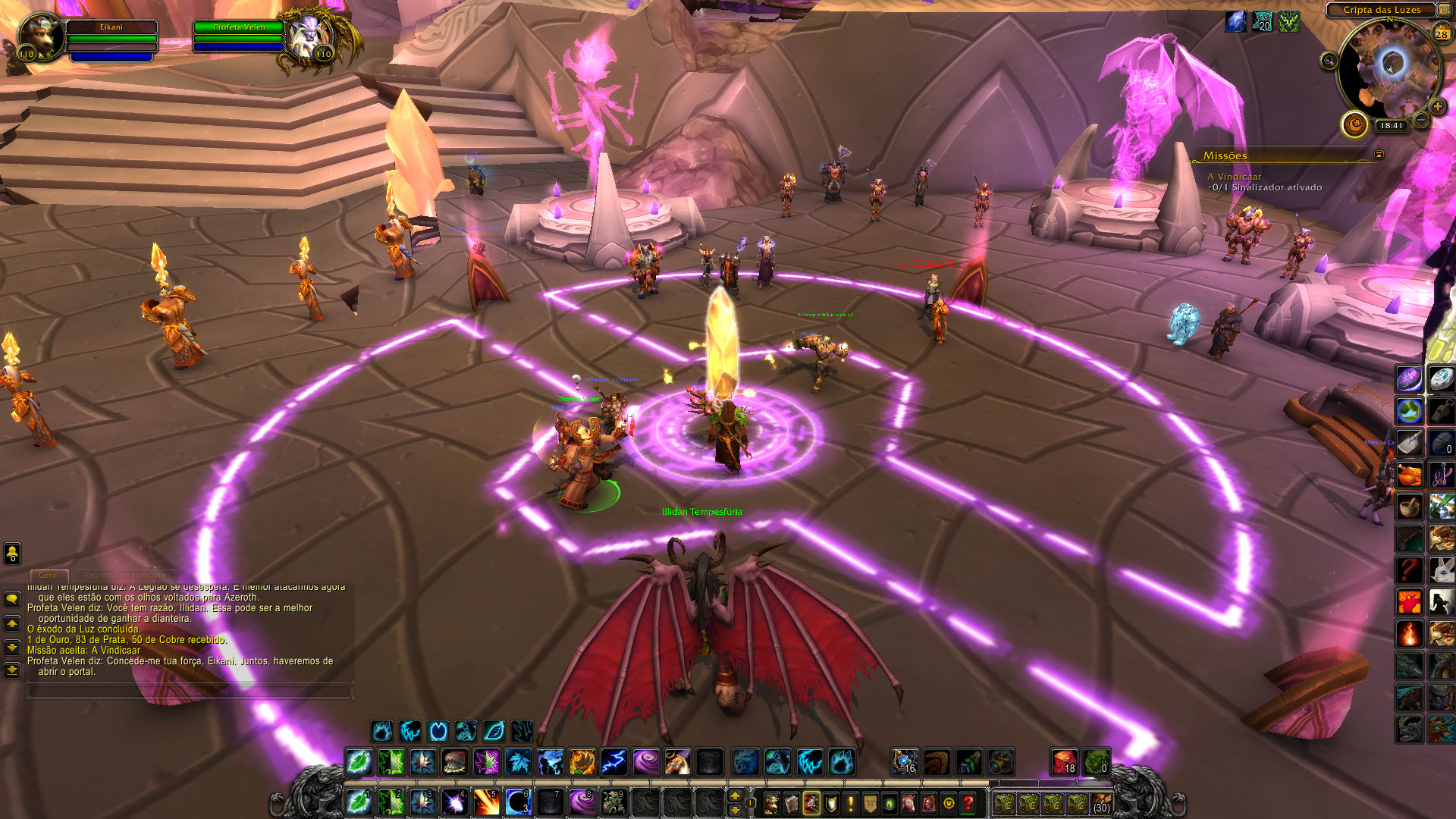The height and width of the screenshot is (819, 1456).
Task: Click the minimap tracking magnifier button
Action: (1329, 61)
